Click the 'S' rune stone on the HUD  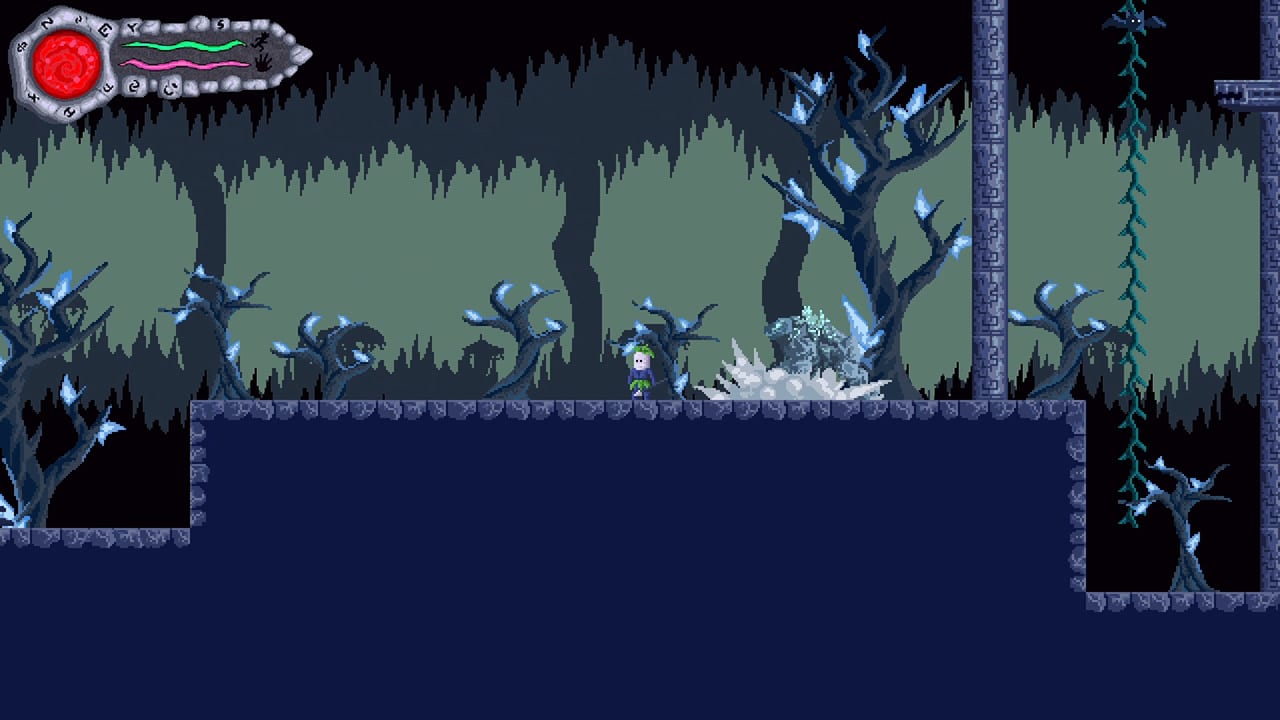[220, 24]
